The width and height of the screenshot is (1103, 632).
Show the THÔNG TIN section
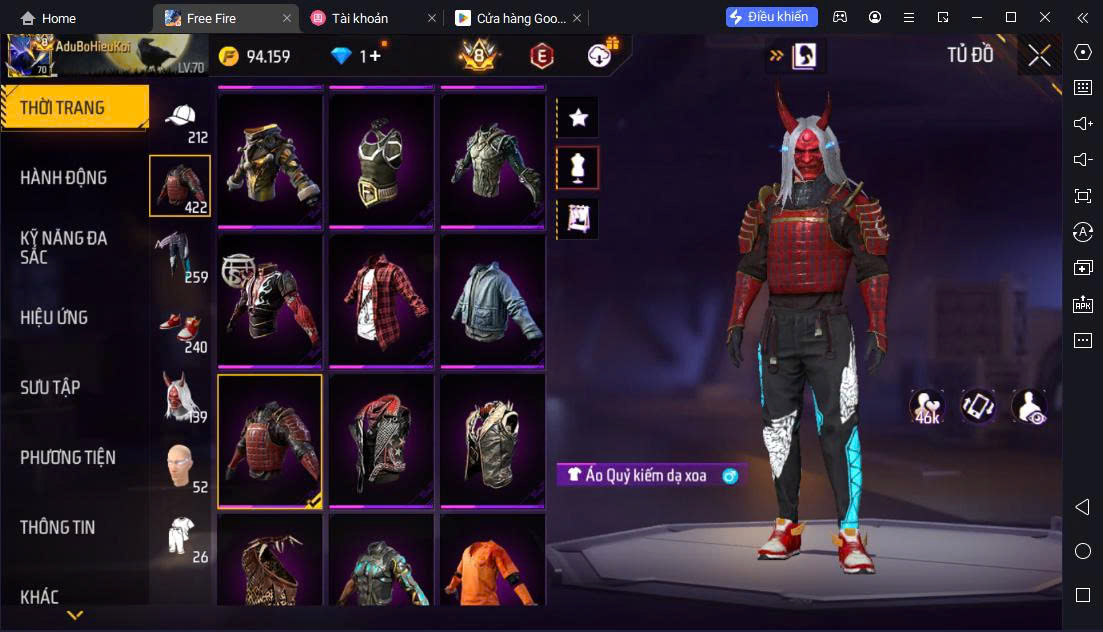[58, 527]
